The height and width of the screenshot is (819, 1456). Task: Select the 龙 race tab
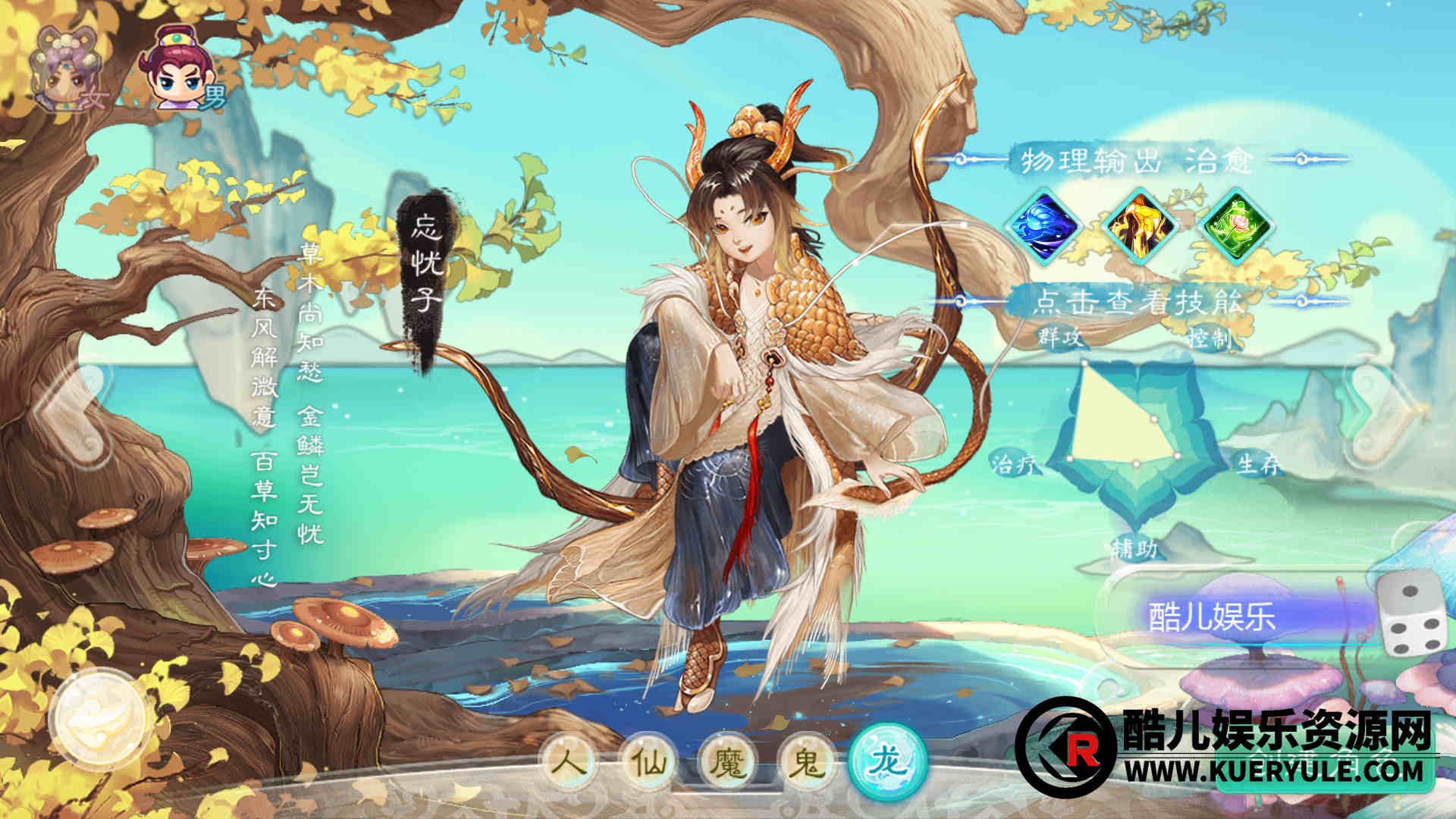(x=888, y=760)
